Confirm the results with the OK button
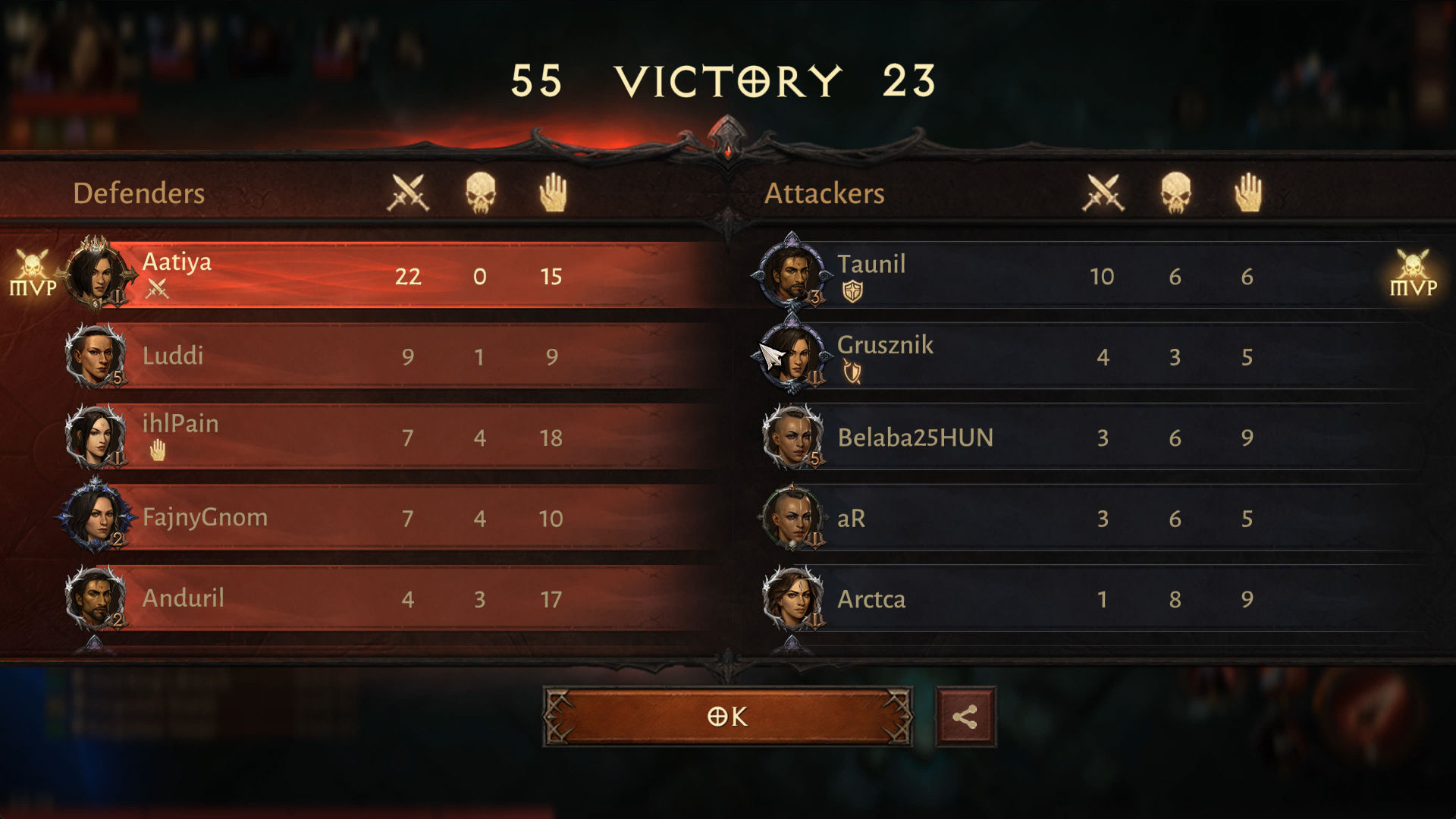This screenshot has width=1456, height=819. pos(727,717)
